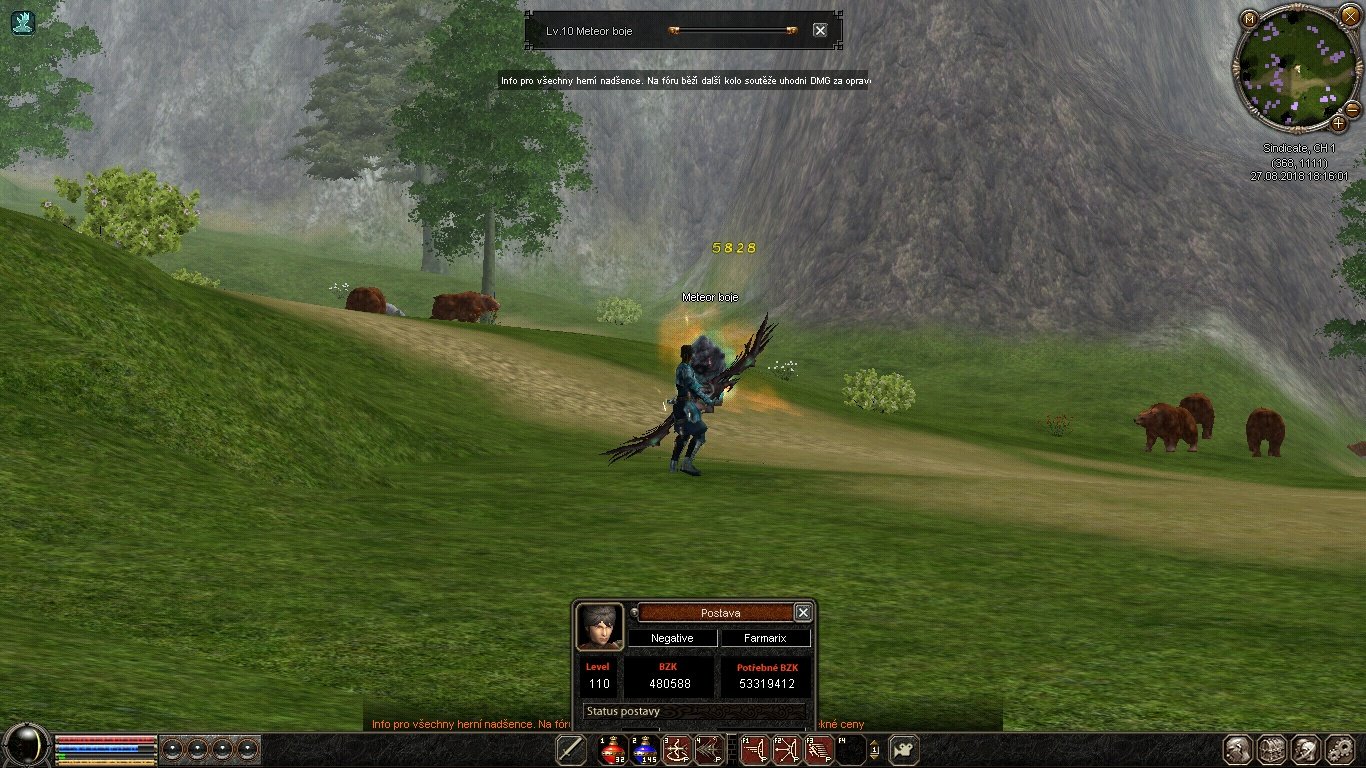Viewport: 1366px width, 768px height.
Task: Switch the quickslot page with the number stepper
Action: 875,750
